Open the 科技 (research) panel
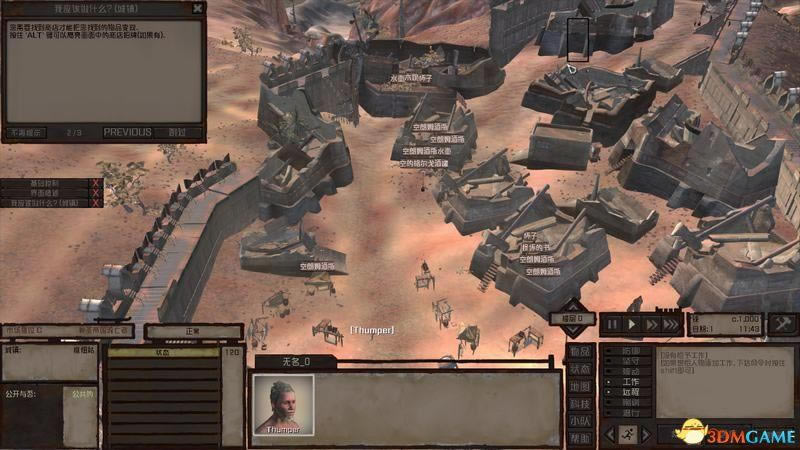Image resolution: width=800 pixels, height=450 pixels. (x=580, y=404)
